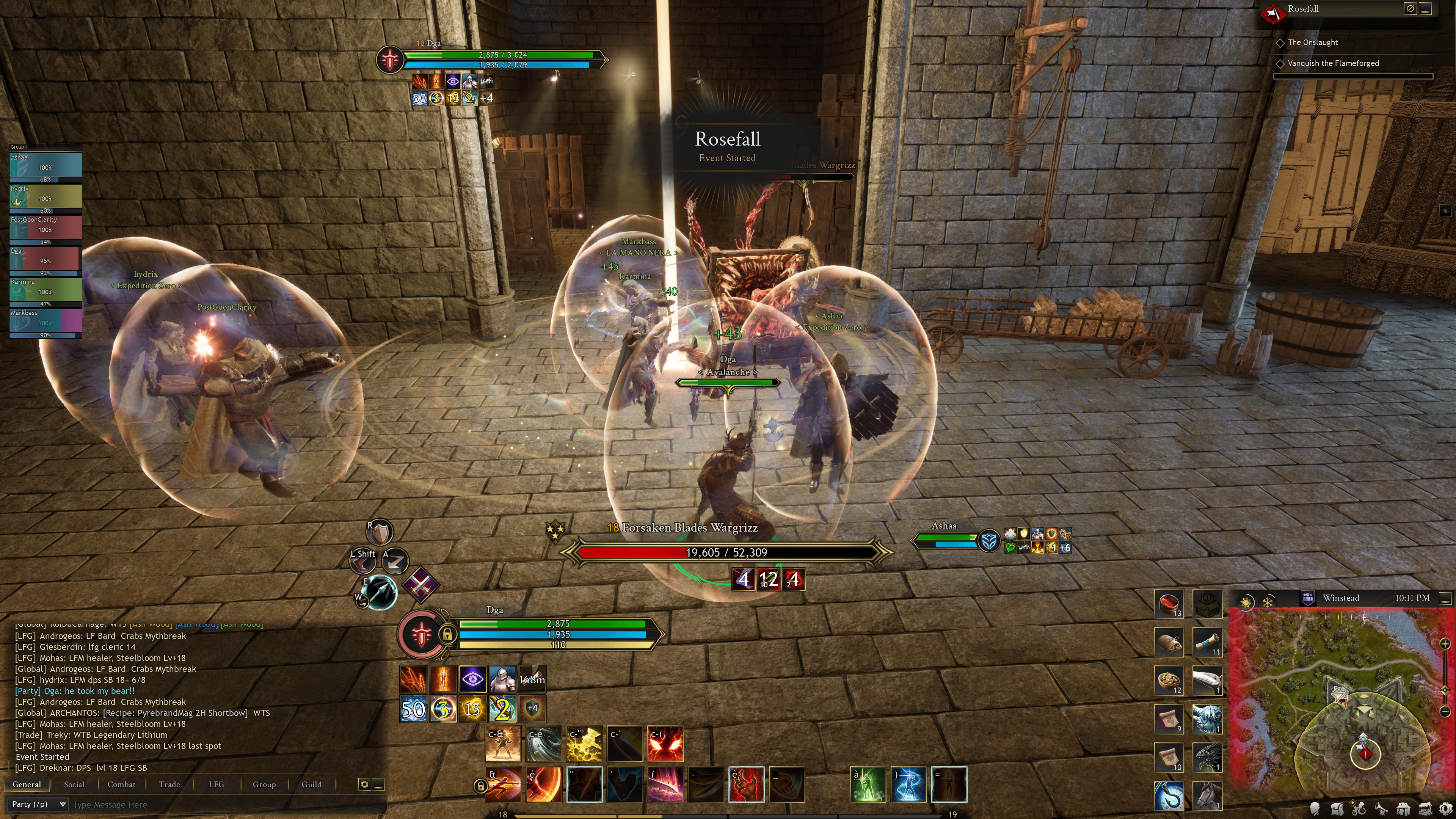Activate the fiery dash strike ability
1456x819 pixels.
503,784
